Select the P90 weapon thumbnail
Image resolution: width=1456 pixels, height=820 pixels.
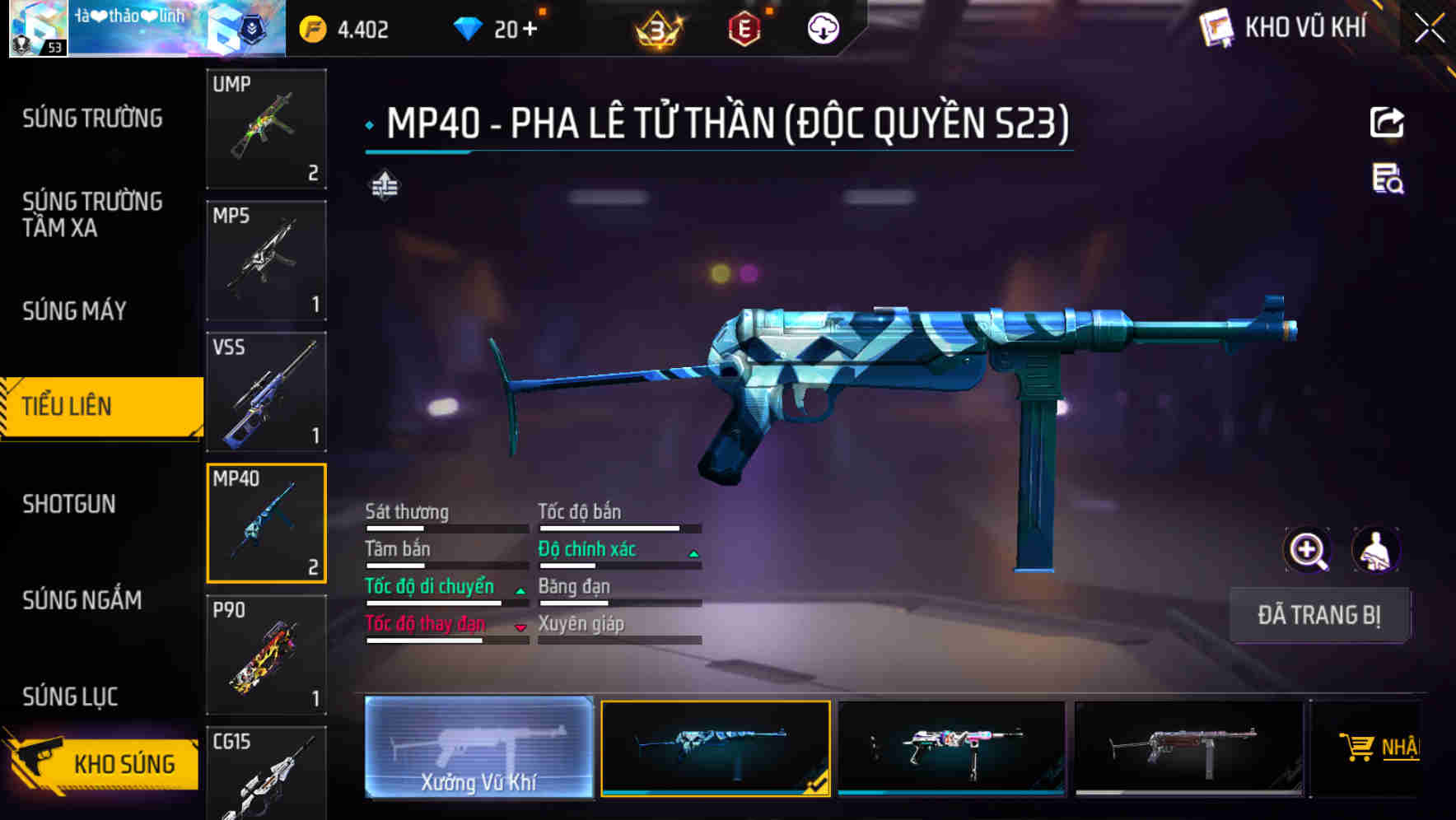(265, 655)
